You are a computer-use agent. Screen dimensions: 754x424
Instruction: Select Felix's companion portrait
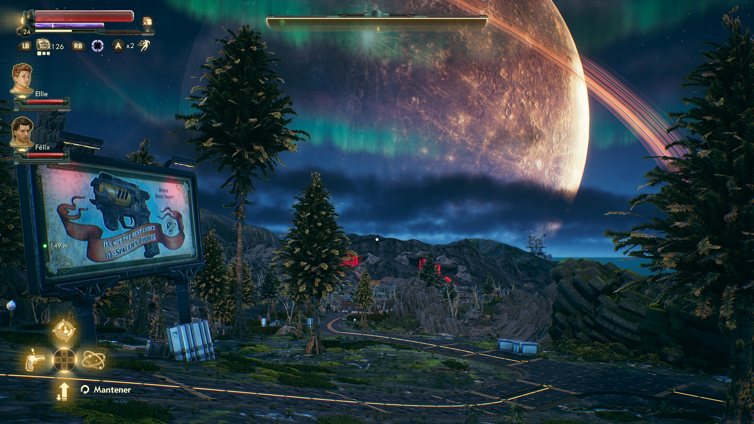22,131
